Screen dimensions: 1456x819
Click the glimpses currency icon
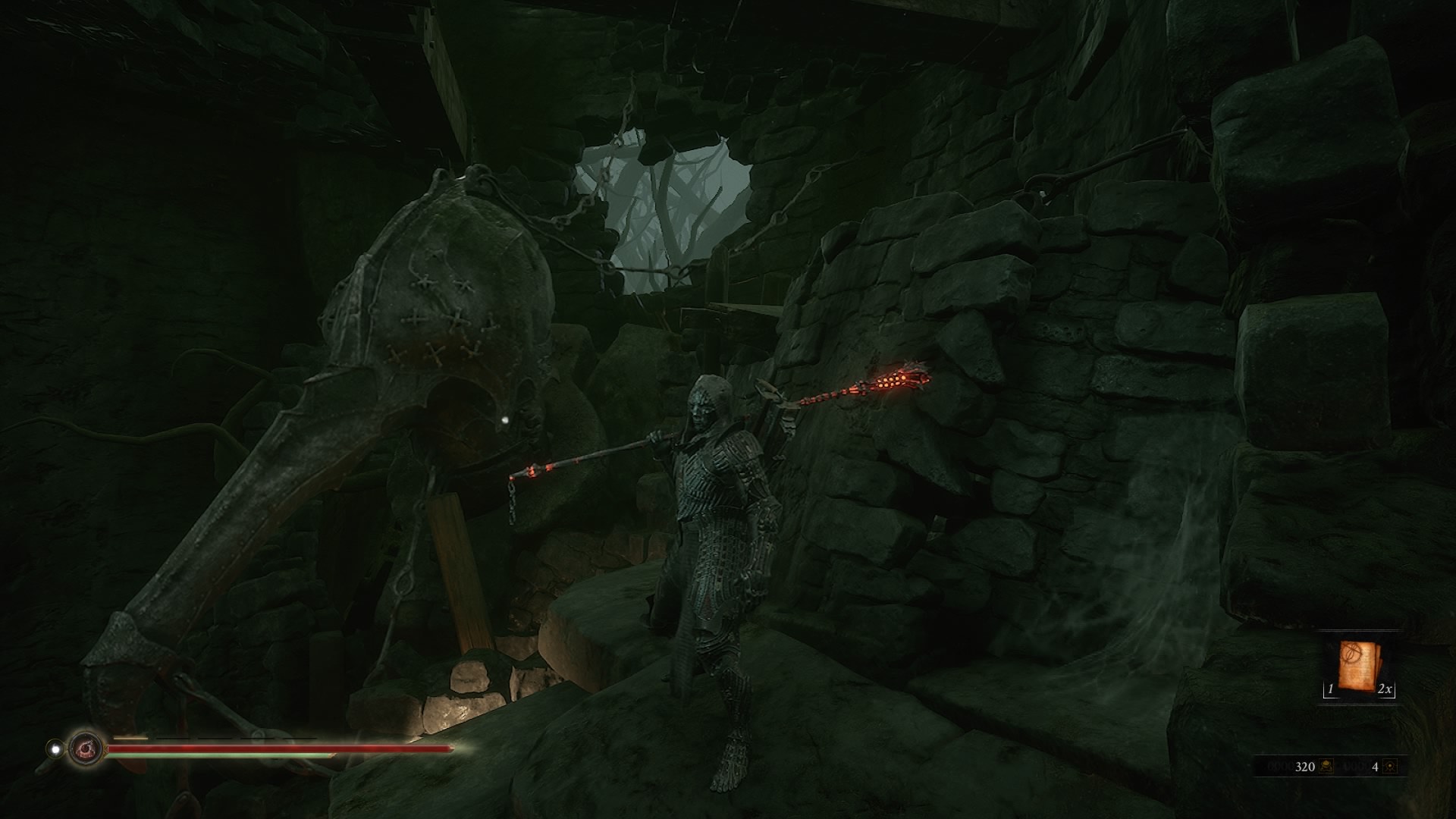click(1389, 767)
